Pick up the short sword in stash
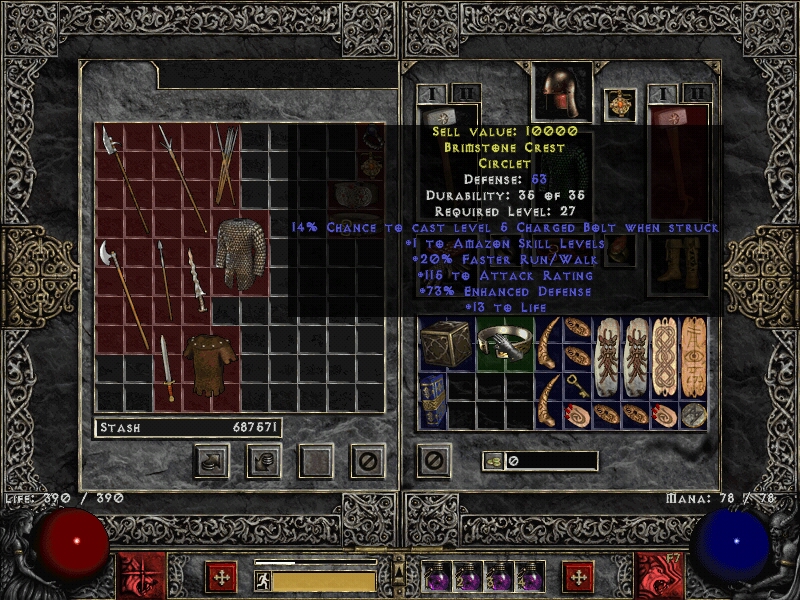The width and height of the screenshot is (800, 600). 166,367
